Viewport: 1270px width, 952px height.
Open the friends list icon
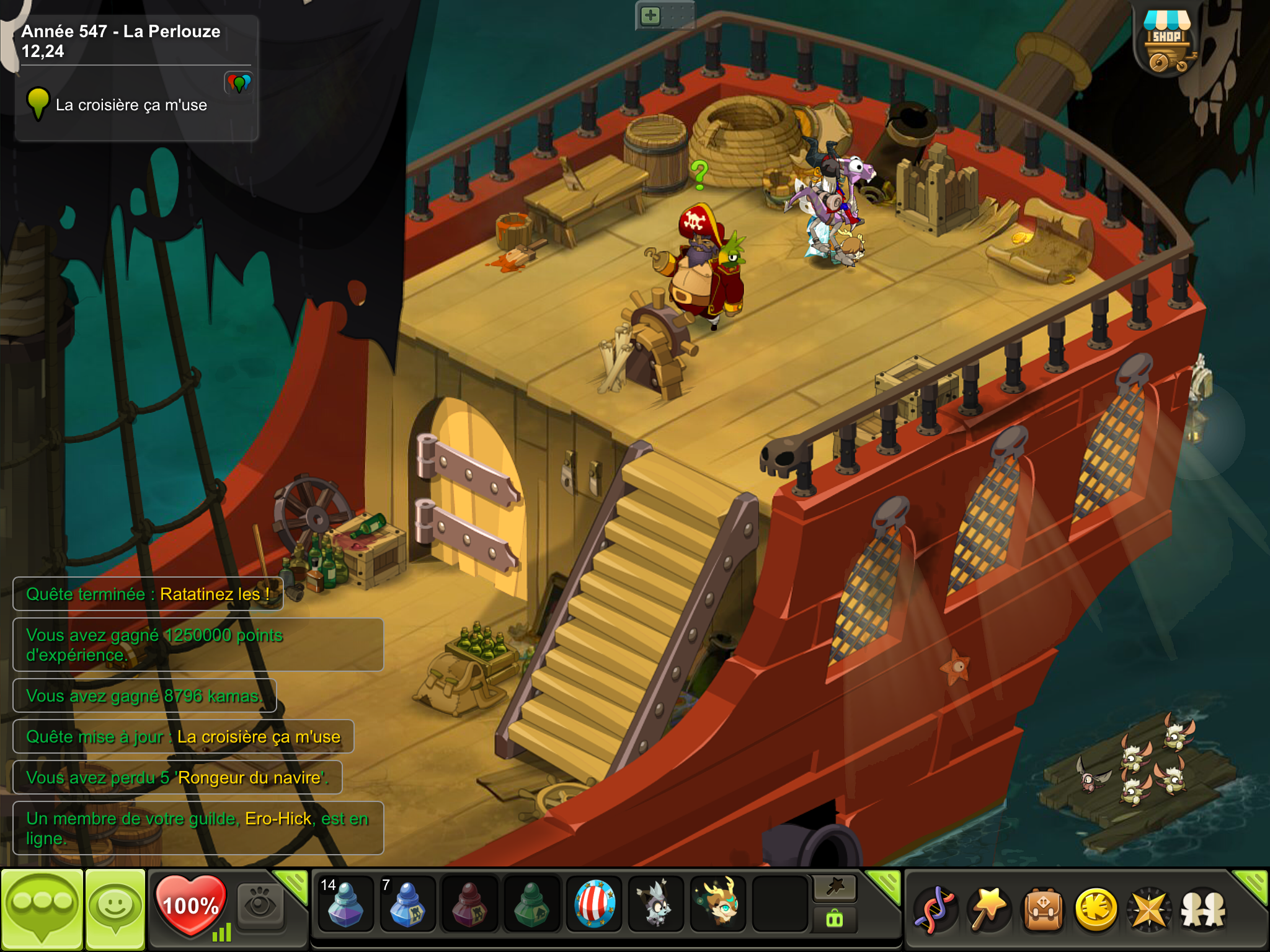point(1203,910)
